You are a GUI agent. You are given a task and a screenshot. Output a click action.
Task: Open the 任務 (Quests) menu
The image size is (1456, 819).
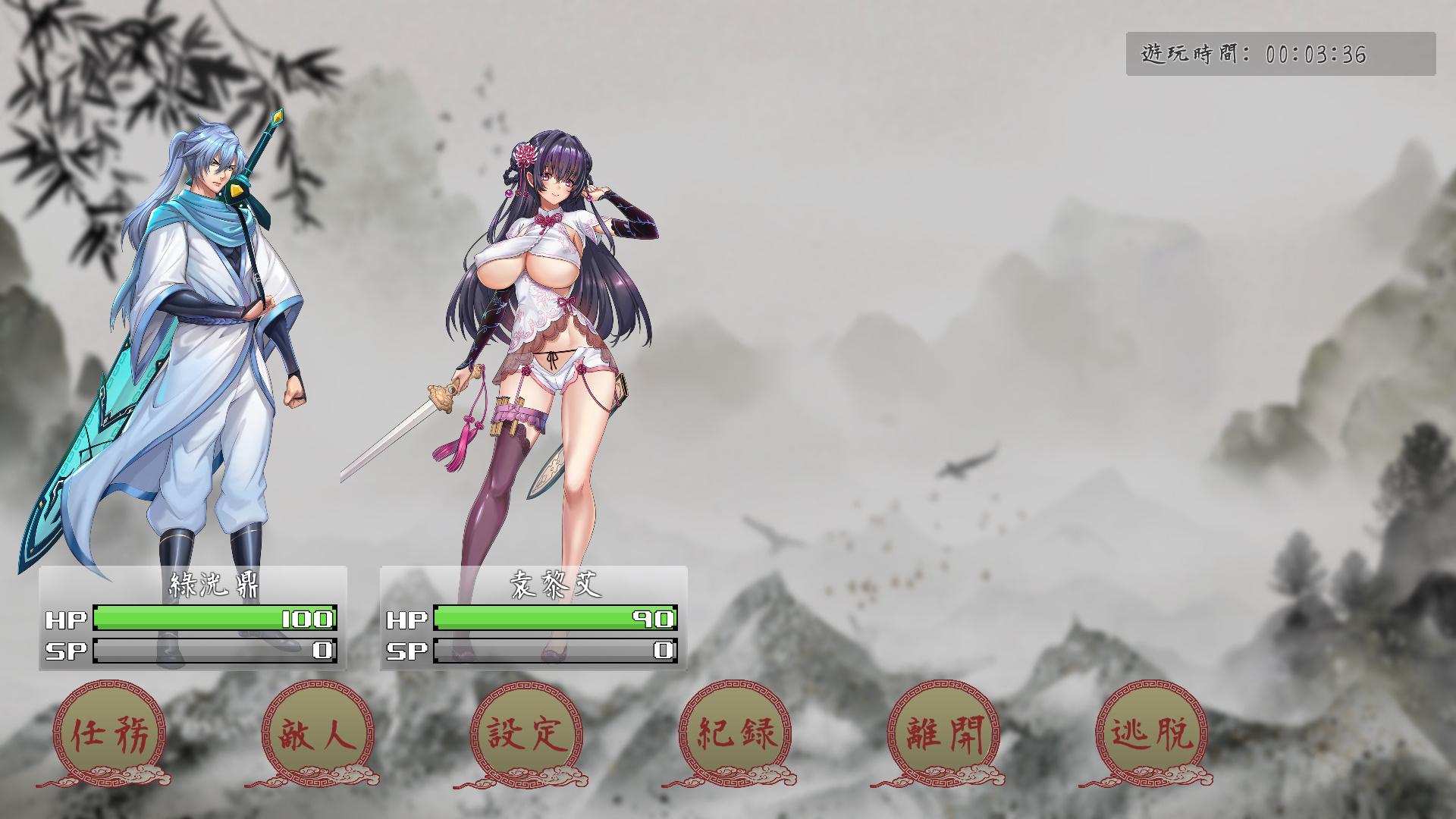[x=108, y=733]
